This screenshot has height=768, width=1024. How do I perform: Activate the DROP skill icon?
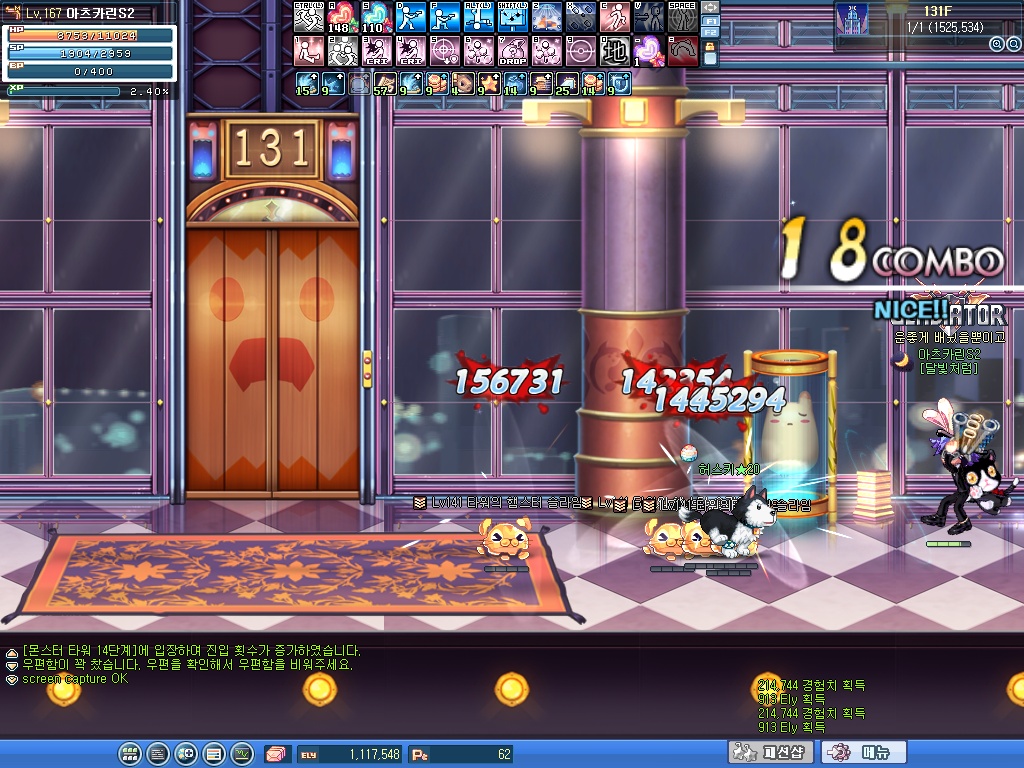(x=512, y=50)
